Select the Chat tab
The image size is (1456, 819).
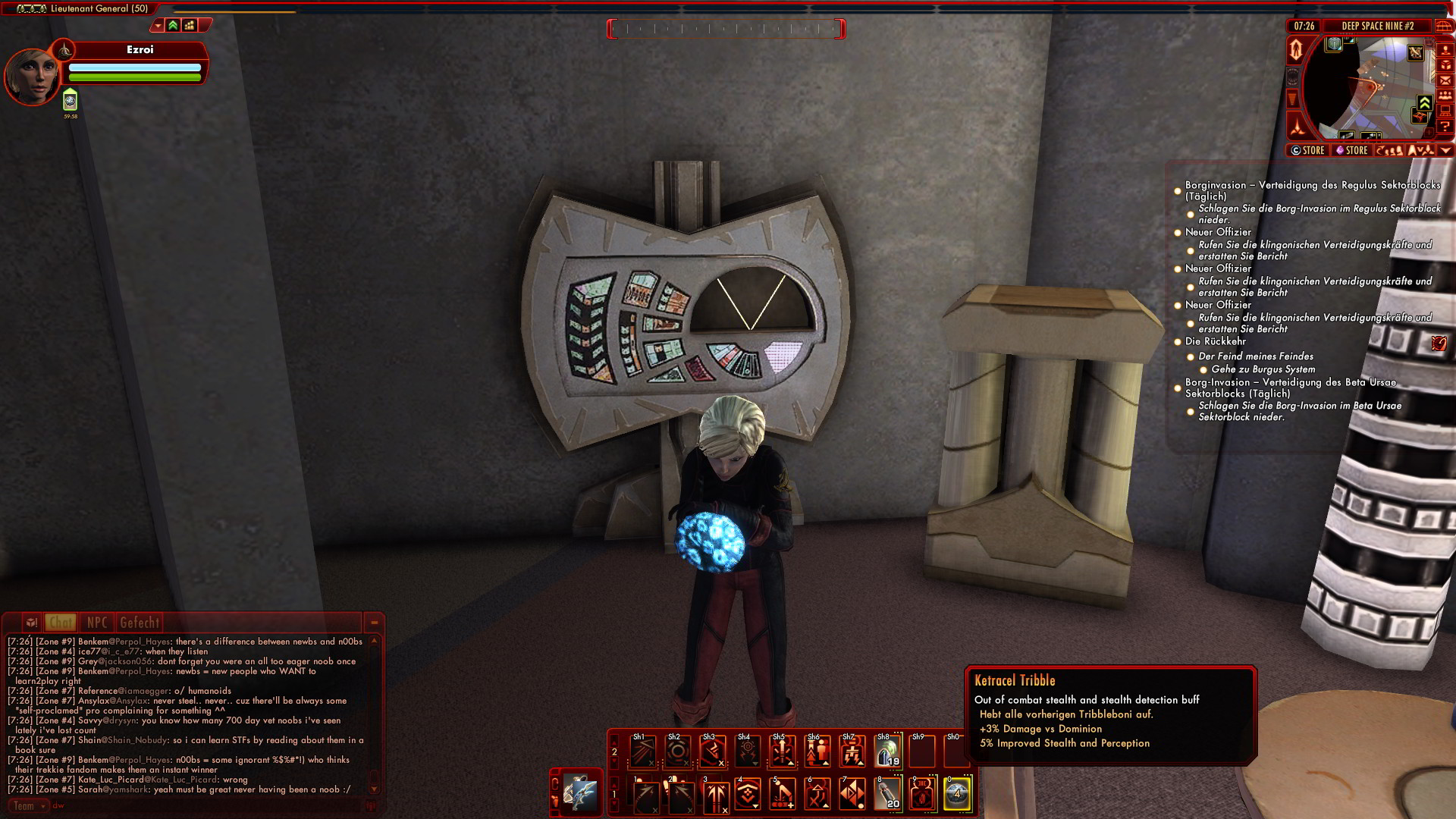coord(61,623)
